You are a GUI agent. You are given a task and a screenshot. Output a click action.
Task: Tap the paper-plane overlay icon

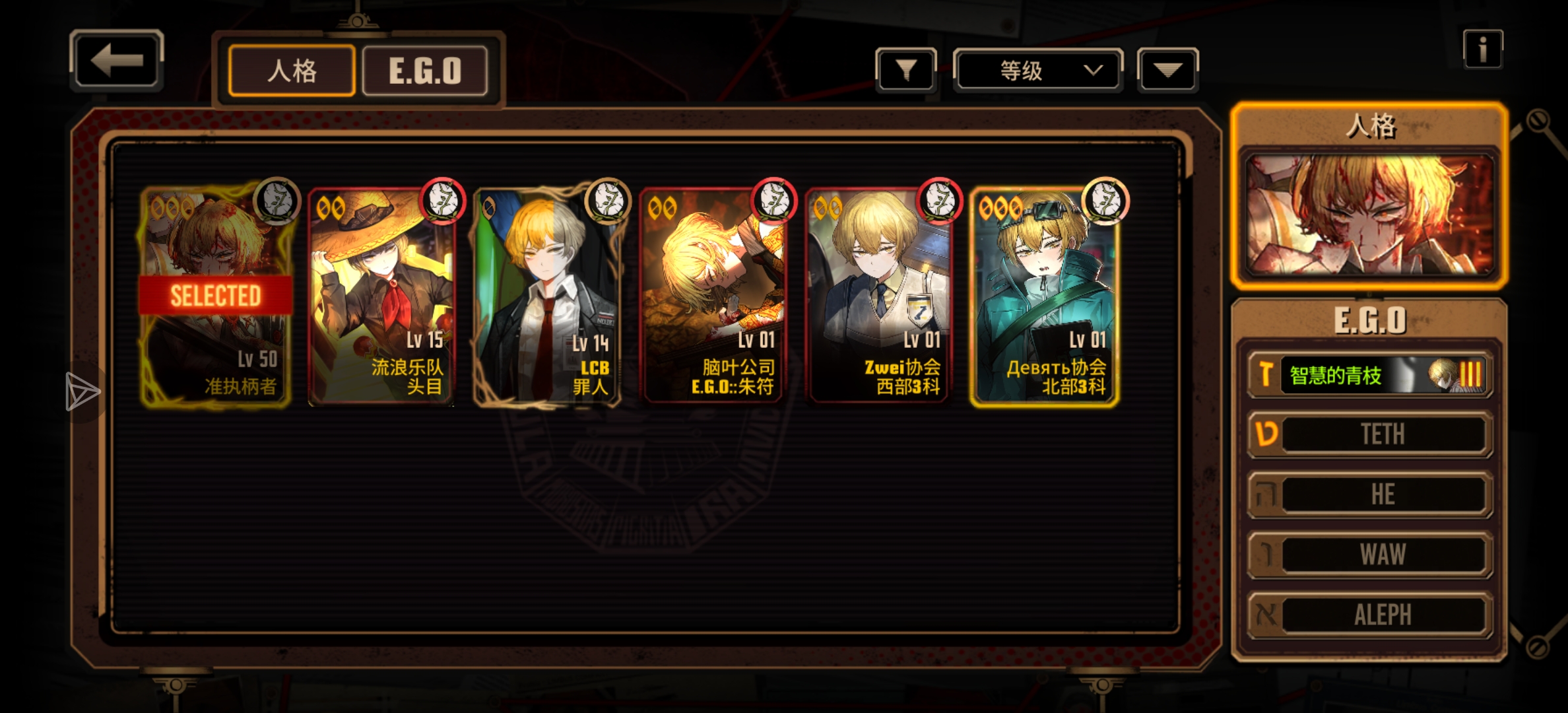pyautogui.click(x=82, y=392)
